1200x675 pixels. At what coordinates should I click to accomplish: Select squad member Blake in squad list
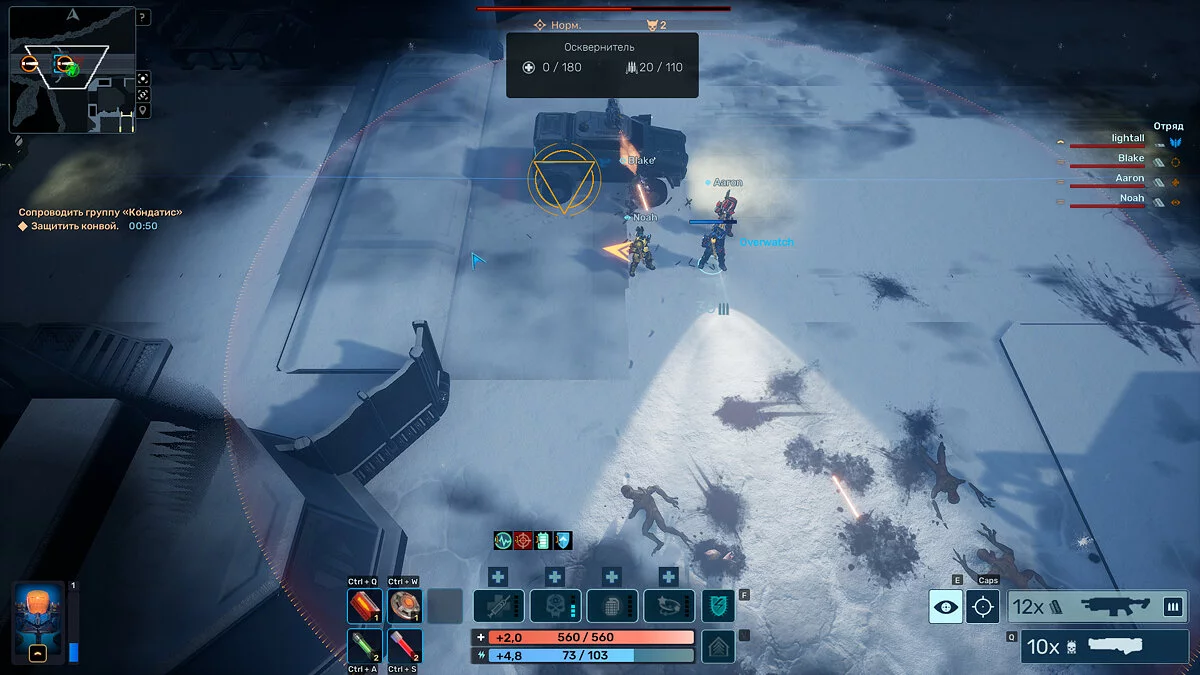click(x=1131, y=158)
